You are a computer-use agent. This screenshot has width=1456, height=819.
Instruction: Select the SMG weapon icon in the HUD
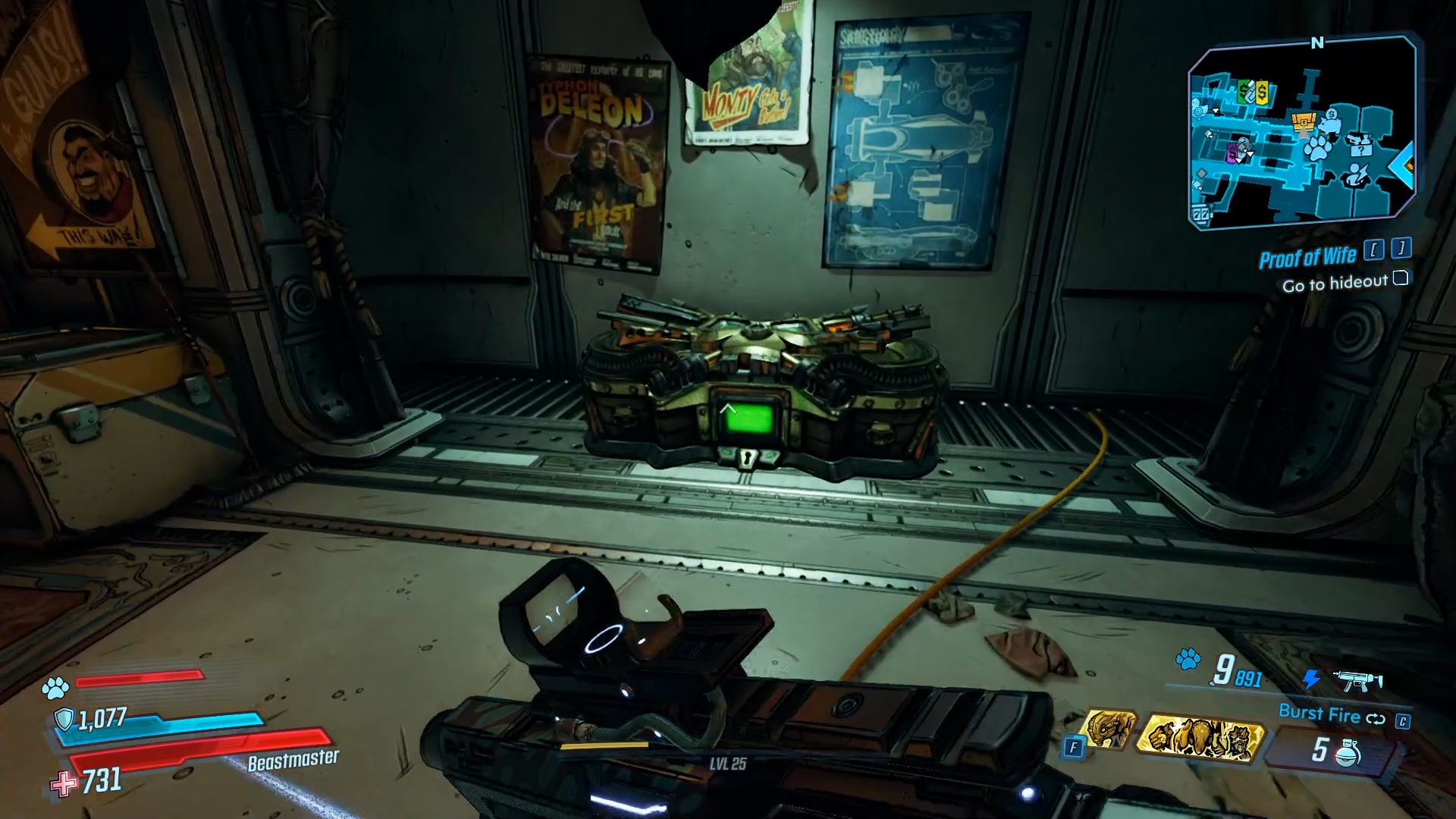pyautogui.click(x=1357, y=681)
